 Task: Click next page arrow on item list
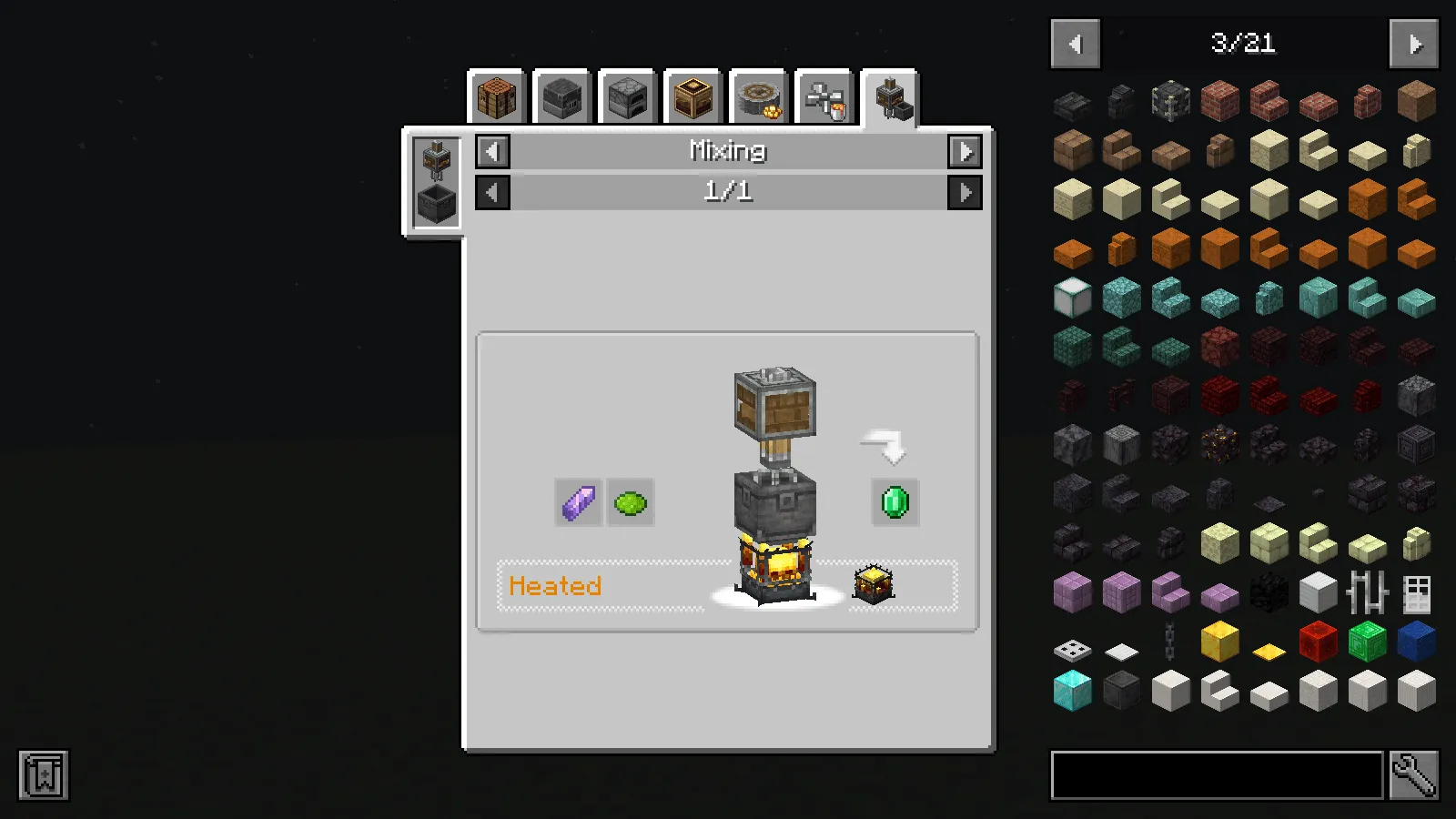(1412, 44)
